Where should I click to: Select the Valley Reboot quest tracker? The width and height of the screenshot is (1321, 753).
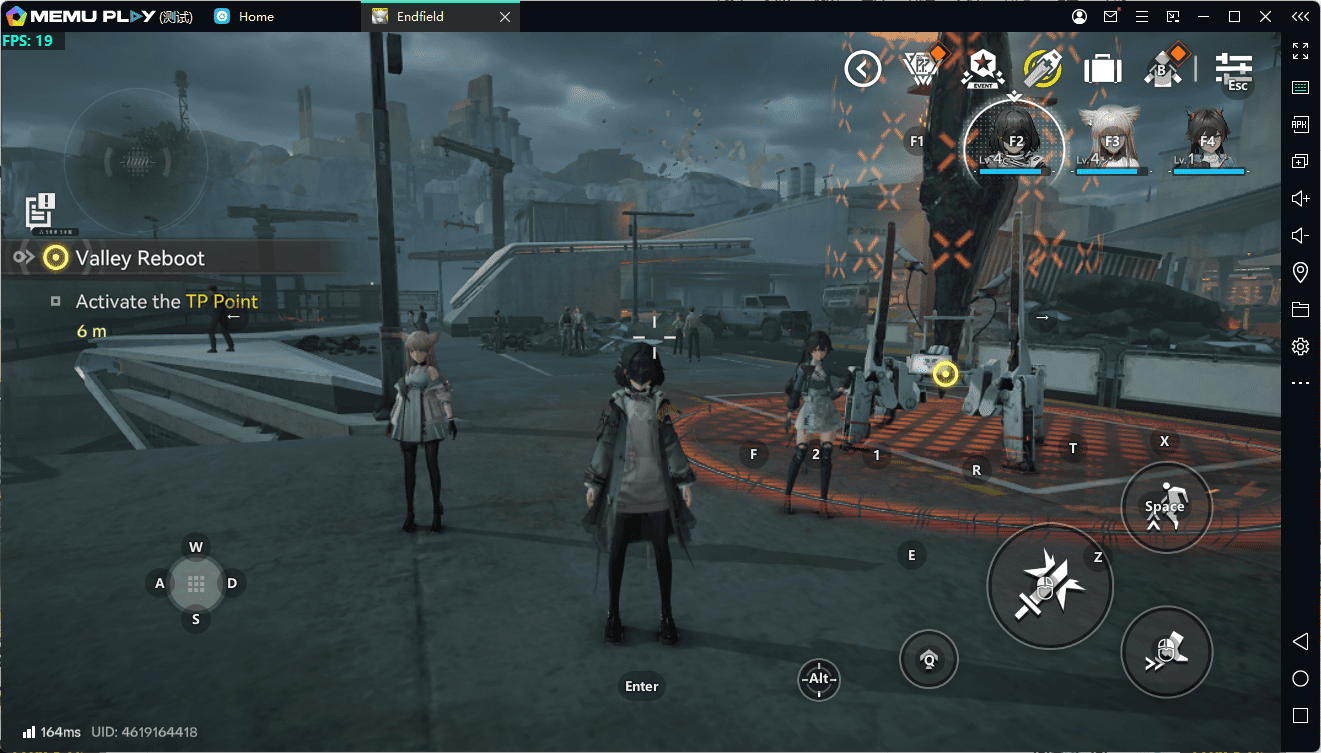point(139,258)
